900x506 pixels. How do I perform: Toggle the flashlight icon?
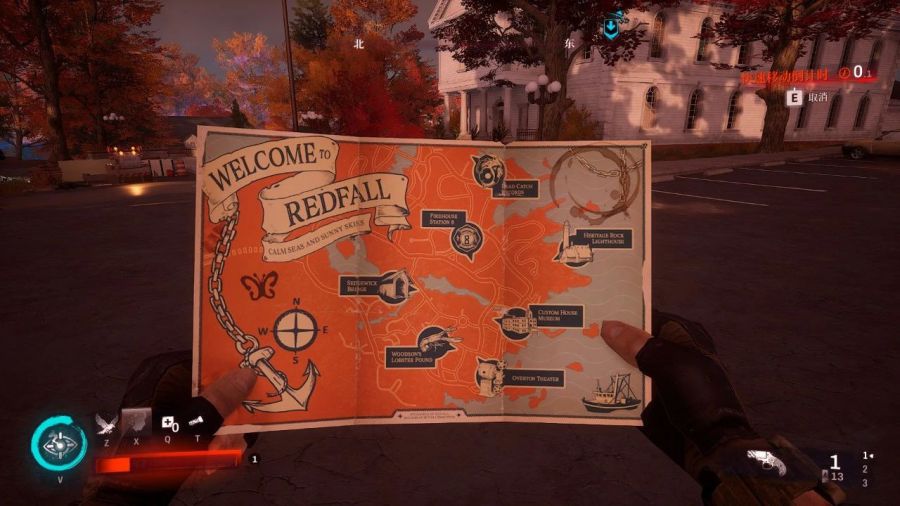pyautogui.click(x=196, y=422)
